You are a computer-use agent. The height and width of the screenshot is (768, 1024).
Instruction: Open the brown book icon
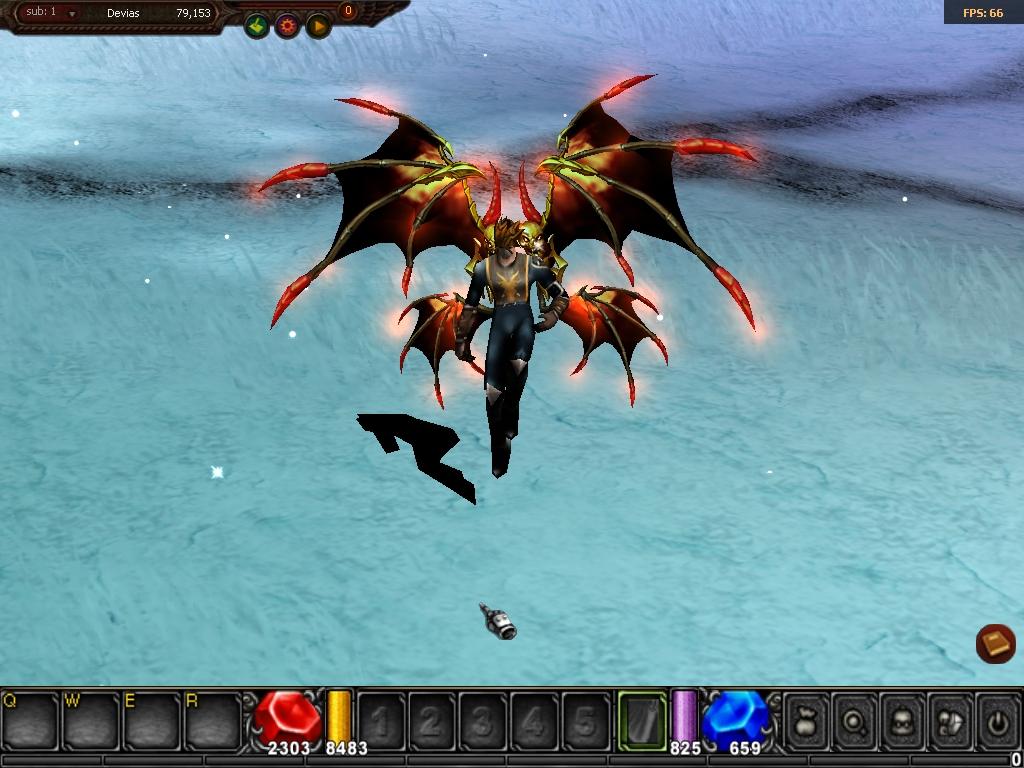coord(995,644)
